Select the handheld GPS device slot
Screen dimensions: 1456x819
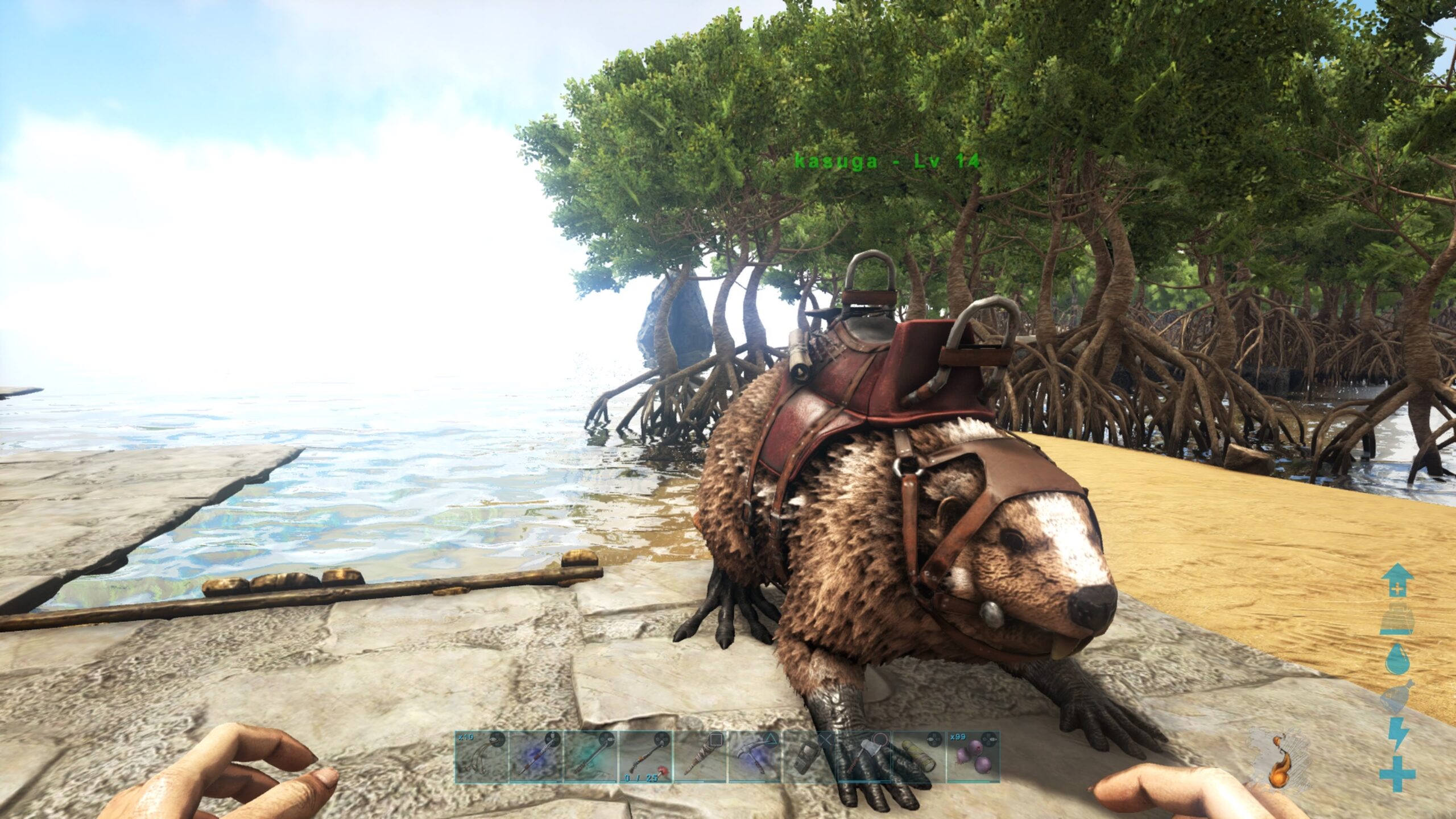click(x=809, y=756)
